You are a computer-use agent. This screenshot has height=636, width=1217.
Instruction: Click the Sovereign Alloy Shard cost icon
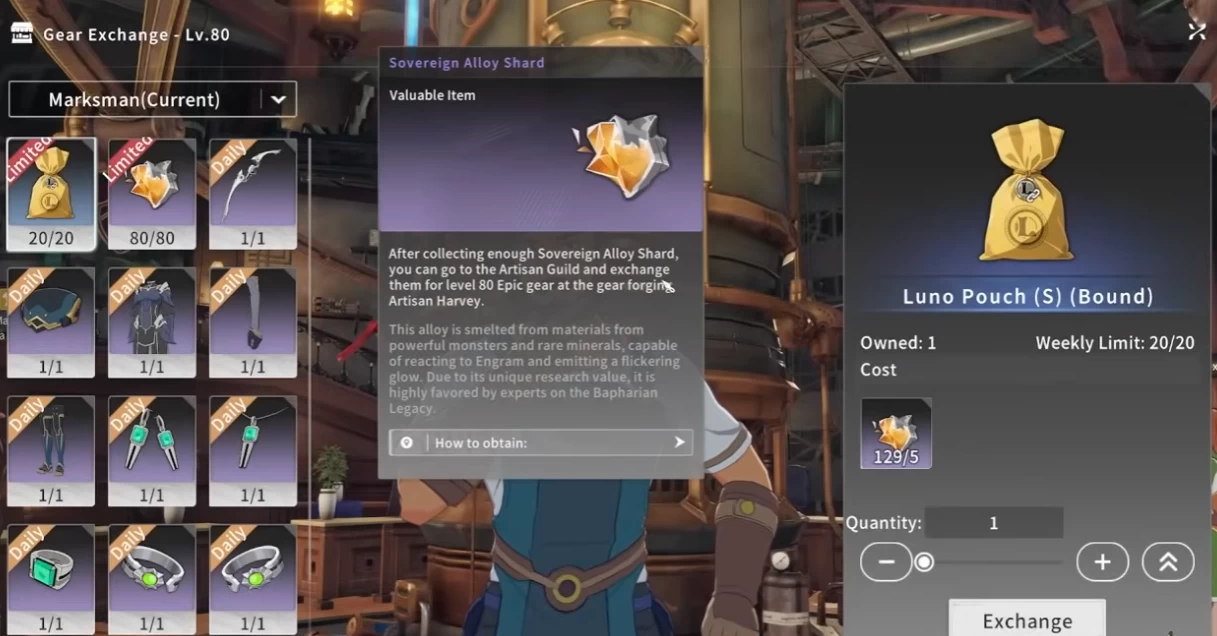pyautogui.click(x=896, y=433)
